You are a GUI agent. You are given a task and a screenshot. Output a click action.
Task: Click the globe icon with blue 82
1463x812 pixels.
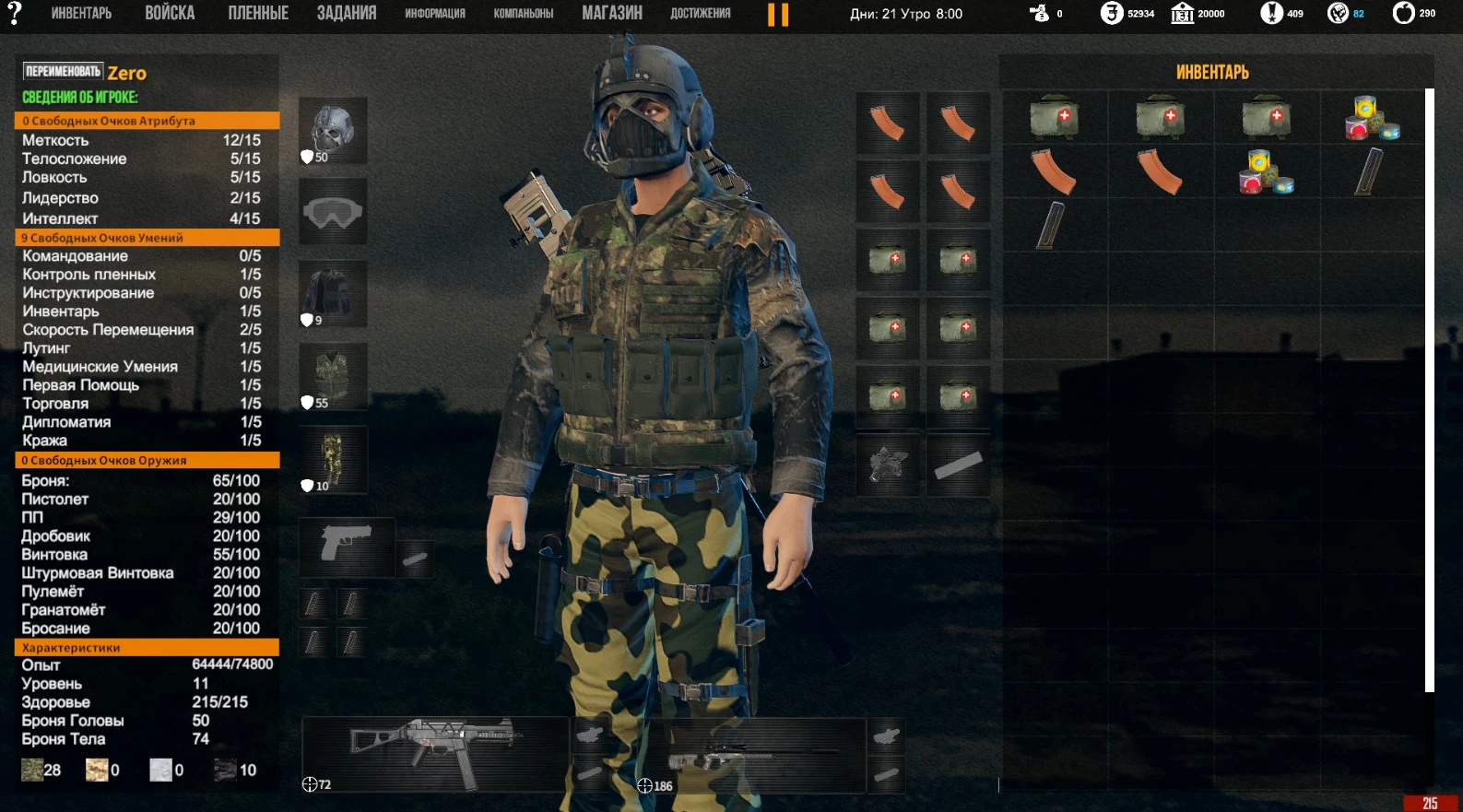(1337, 14)
